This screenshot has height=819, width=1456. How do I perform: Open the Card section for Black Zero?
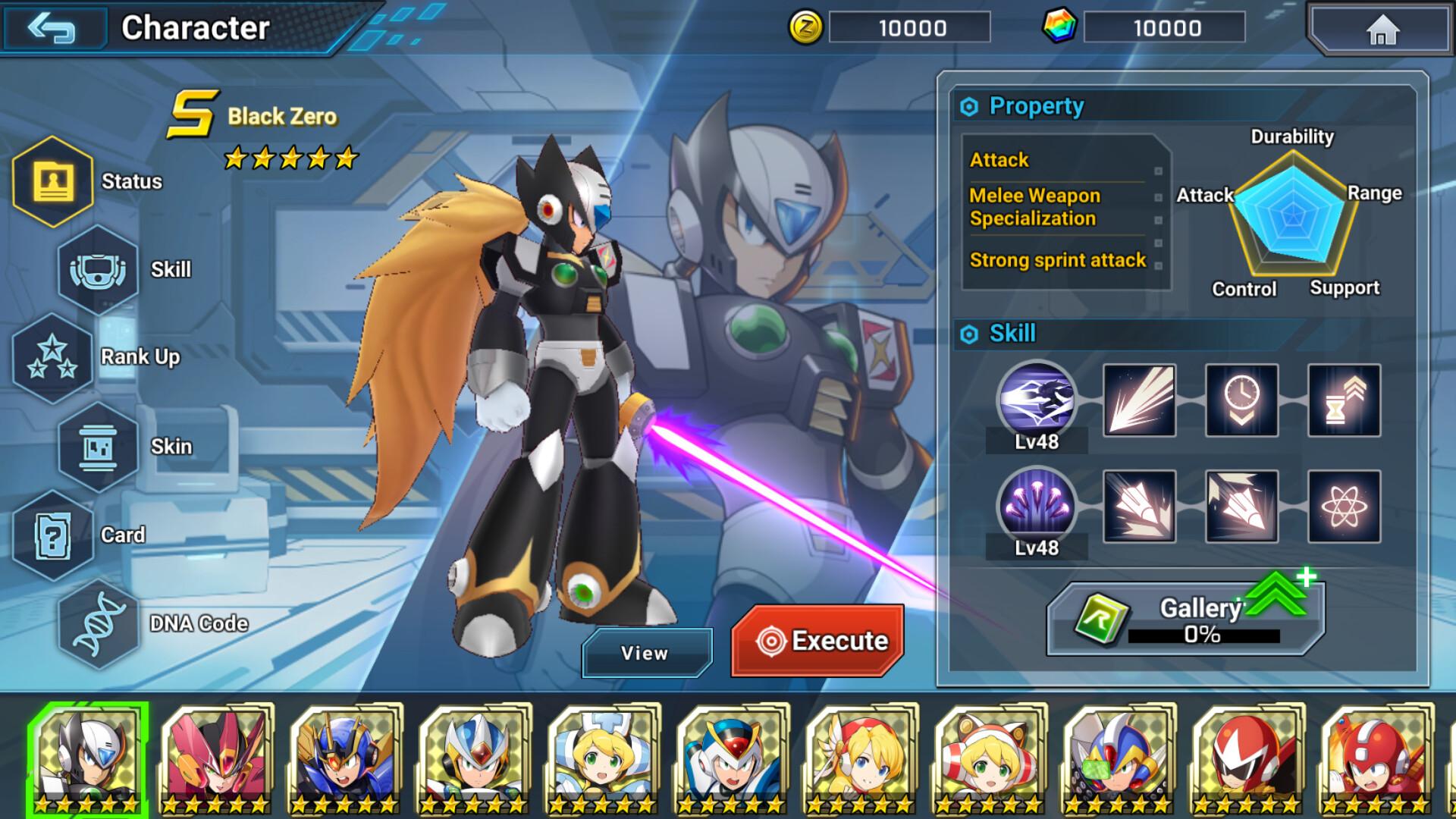coord(52,536)
